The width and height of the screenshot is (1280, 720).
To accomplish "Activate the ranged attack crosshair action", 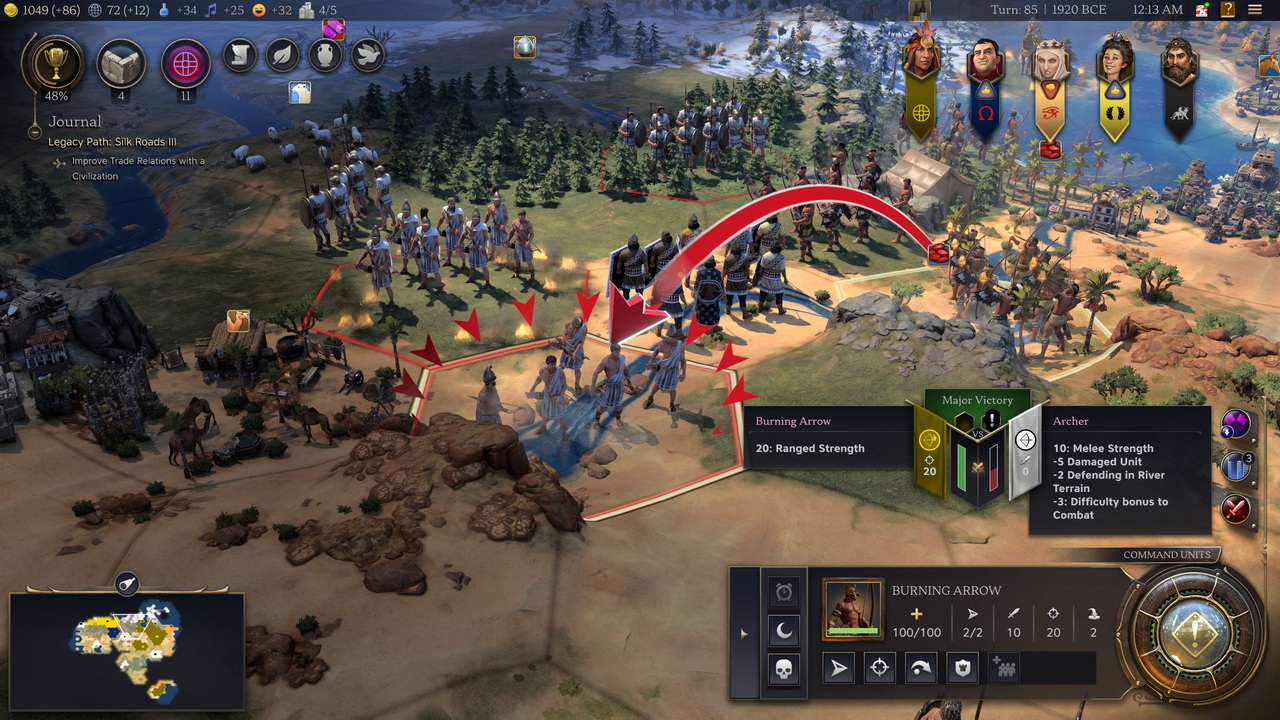I will point(879,668).
